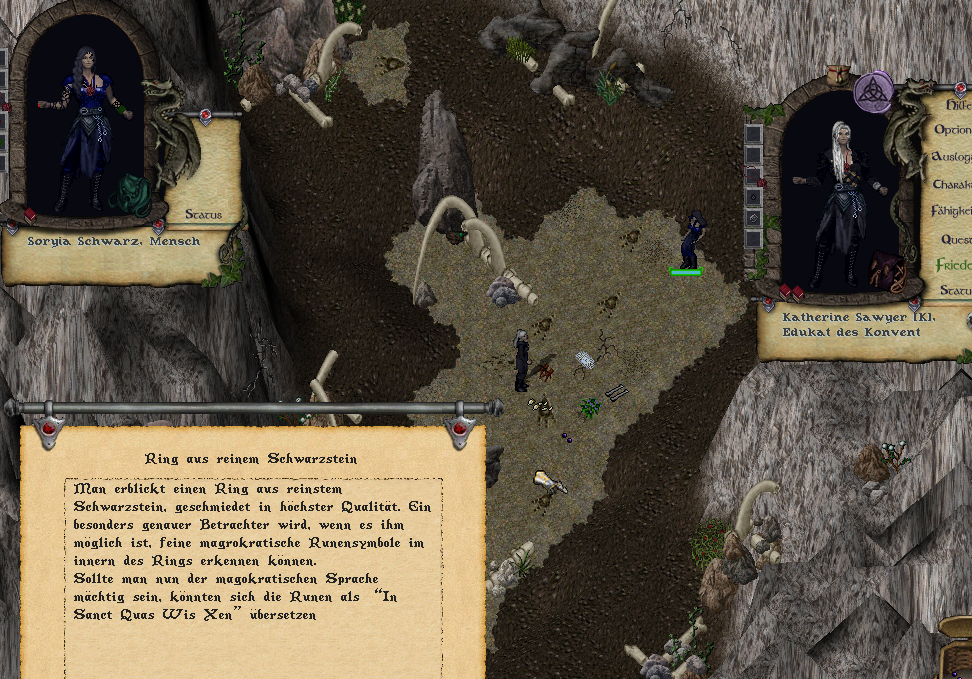
Task: Select the scroll titled Ring aus reinem Schwarzstein
Action: tap(251, 458)
